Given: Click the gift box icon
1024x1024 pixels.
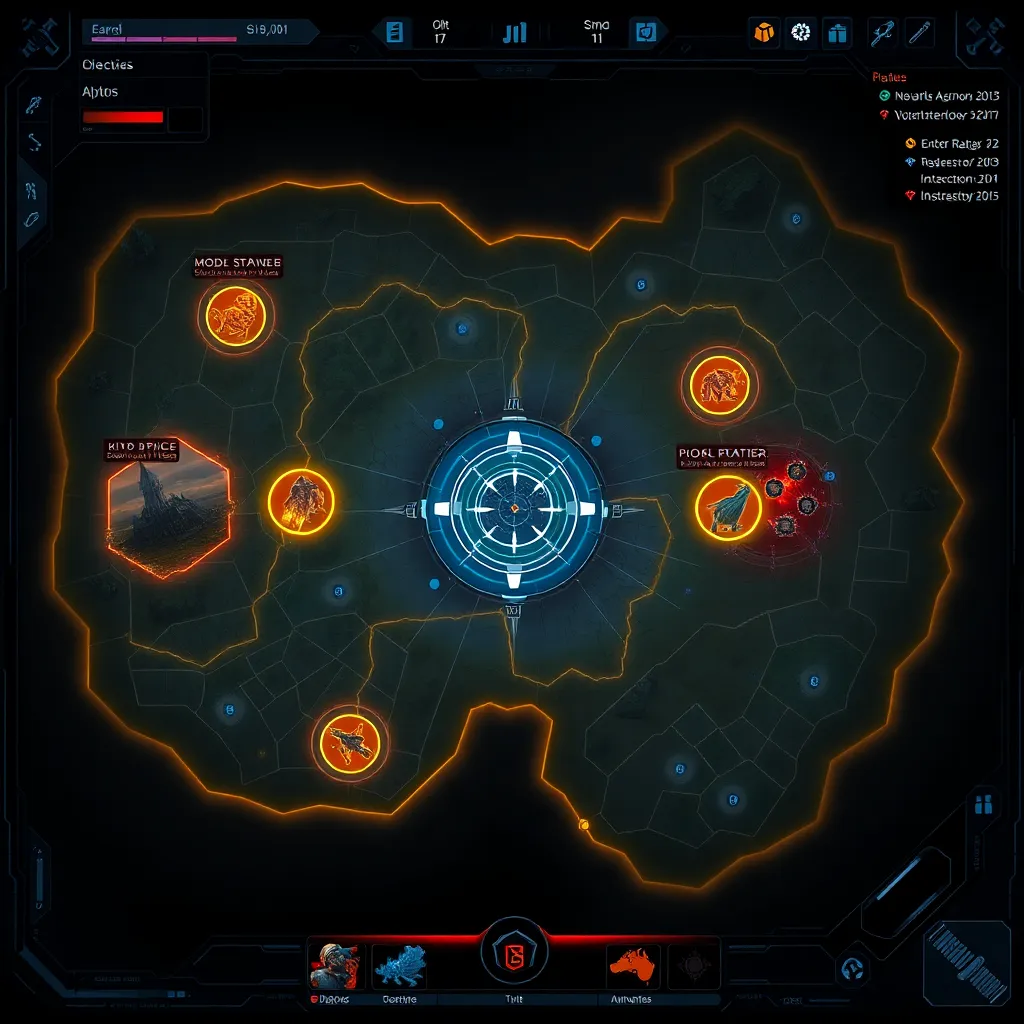Looking at the screenshot, I should coord(837,32).
